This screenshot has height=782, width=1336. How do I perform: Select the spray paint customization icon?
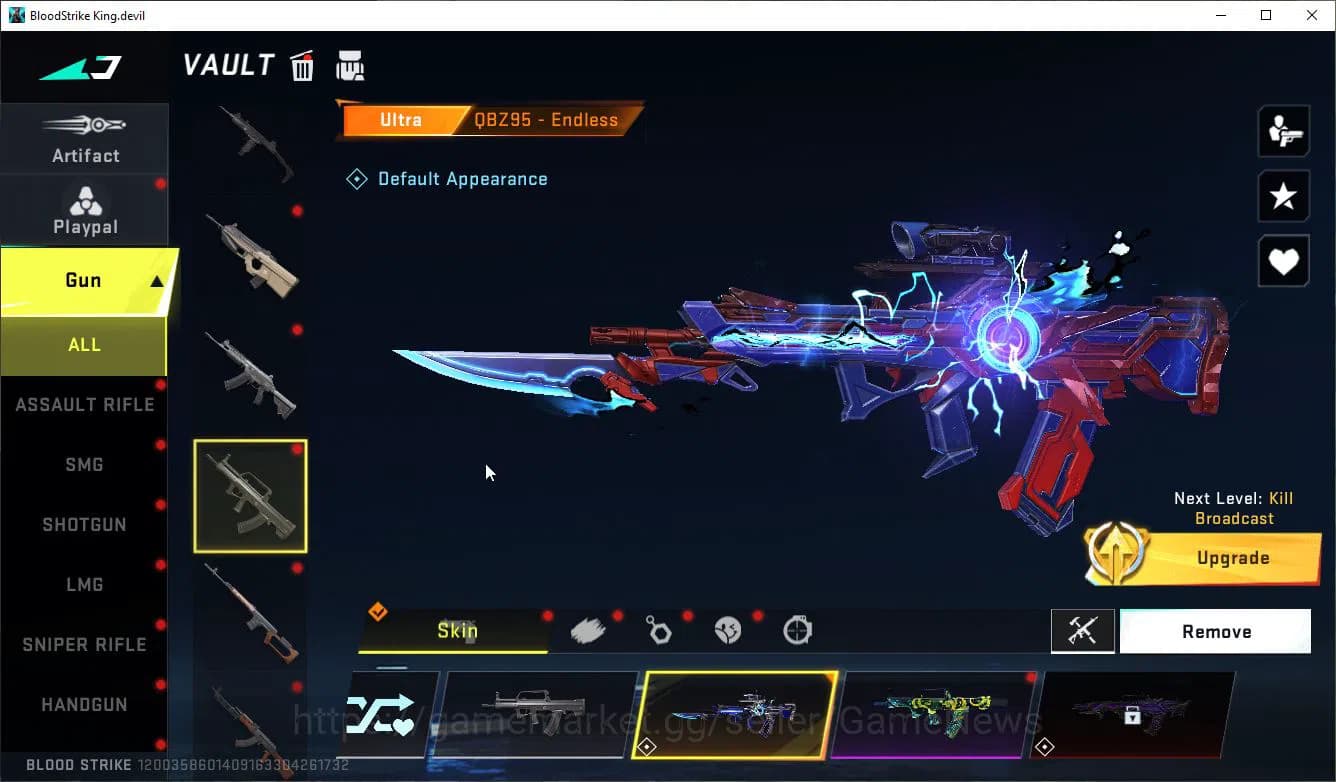[x=588, y=631]
